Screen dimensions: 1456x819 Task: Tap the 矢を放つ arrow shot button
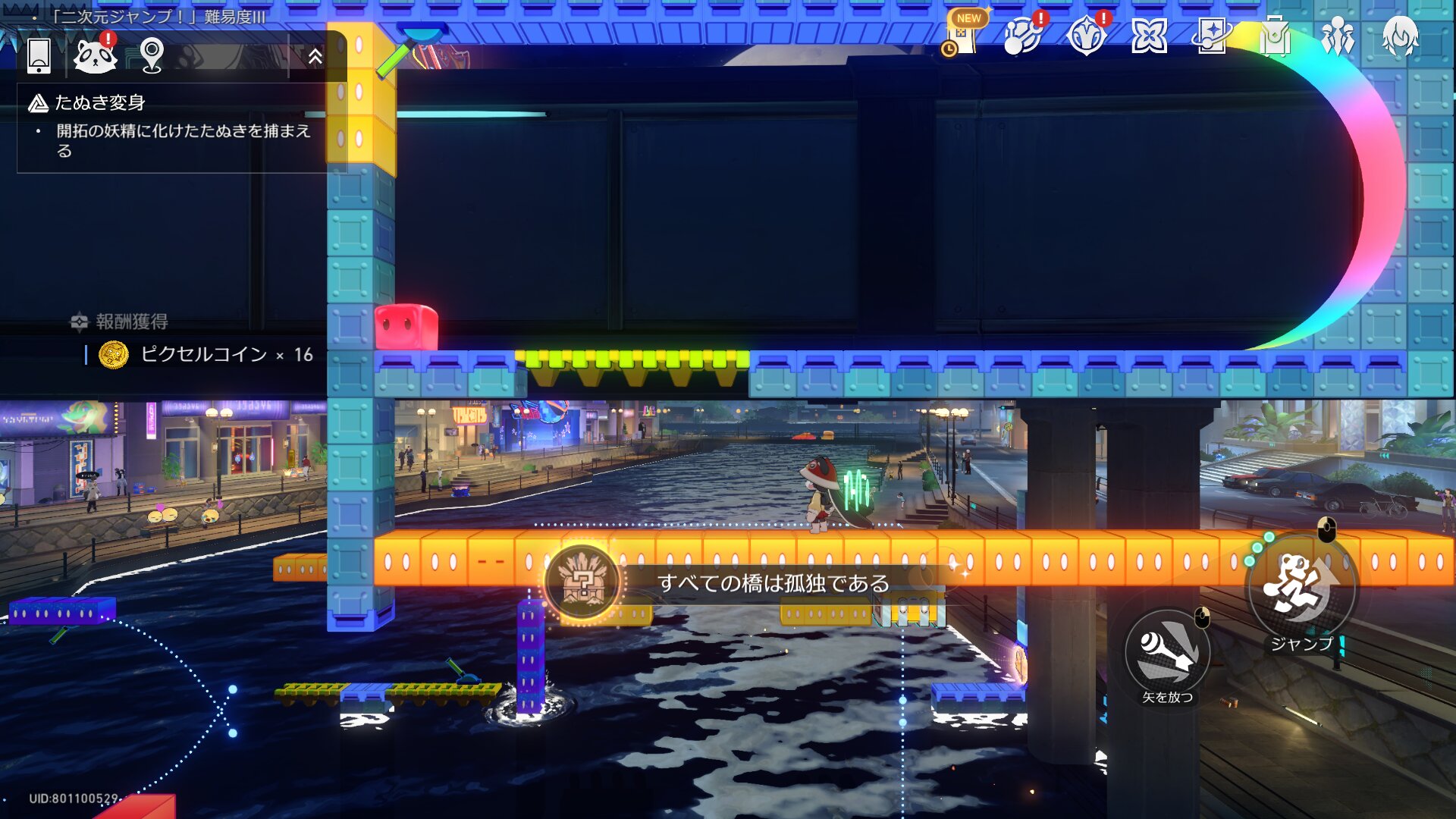coord(1167,652)
